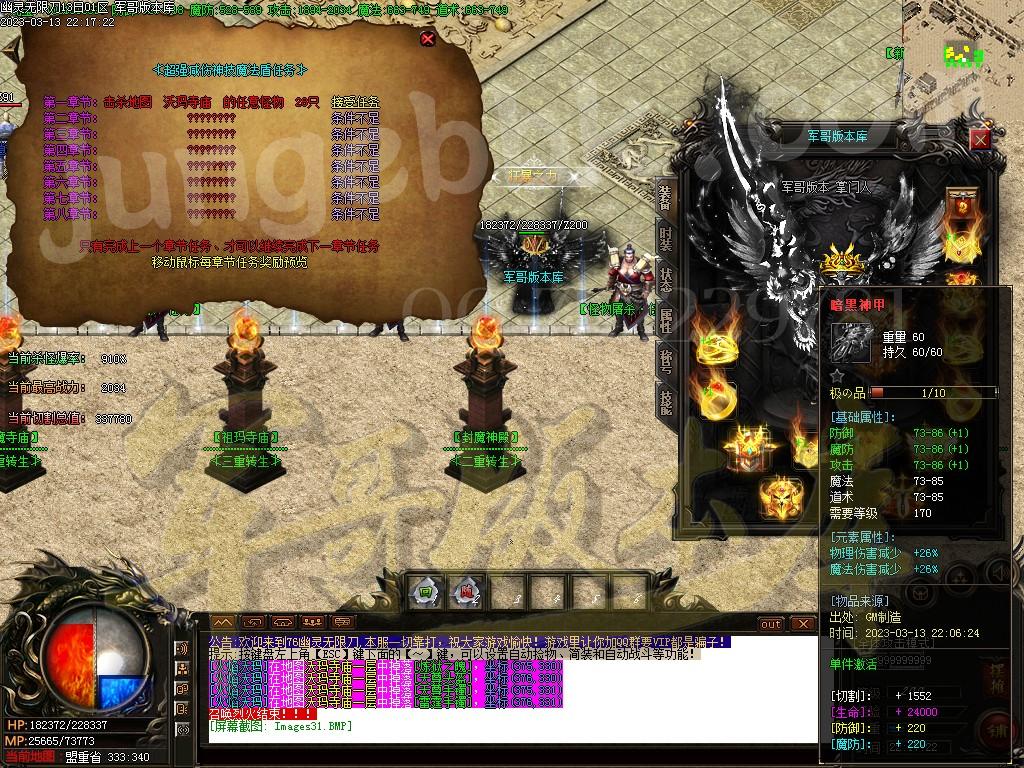The height and width of the screenshot is (768, 1024).
Task: Switch to the 技能 skills tab
Action: point(665,401)
